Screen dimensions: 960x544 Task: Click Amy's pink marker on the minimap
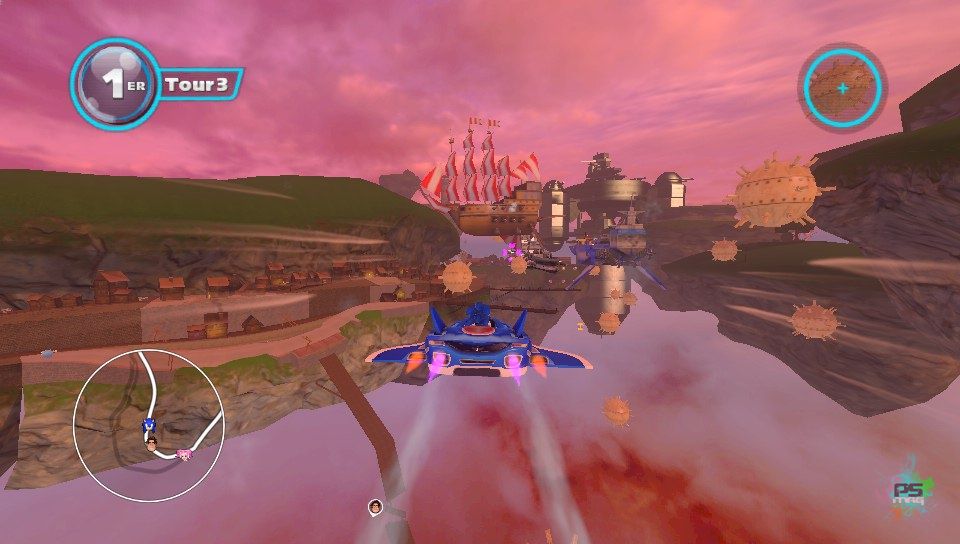click(x=183, y=454)
